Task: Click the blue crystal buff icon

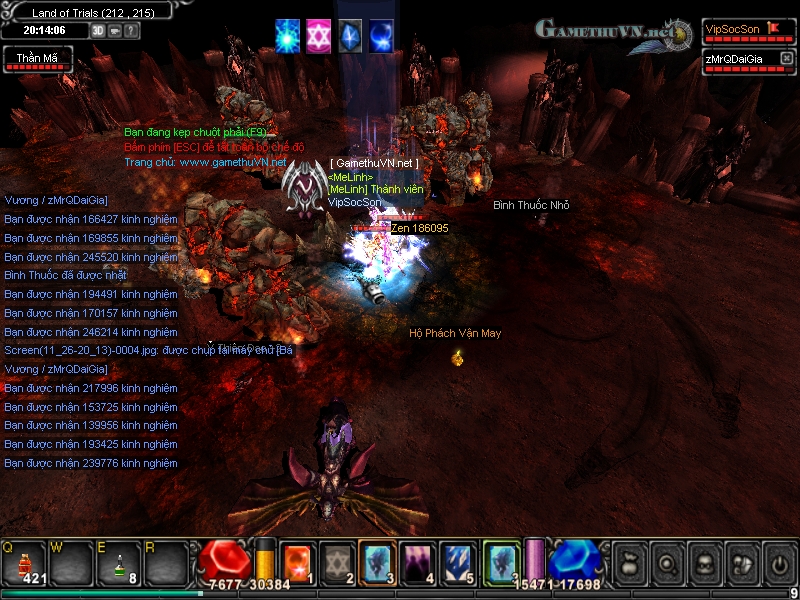Action: (349, 35)
